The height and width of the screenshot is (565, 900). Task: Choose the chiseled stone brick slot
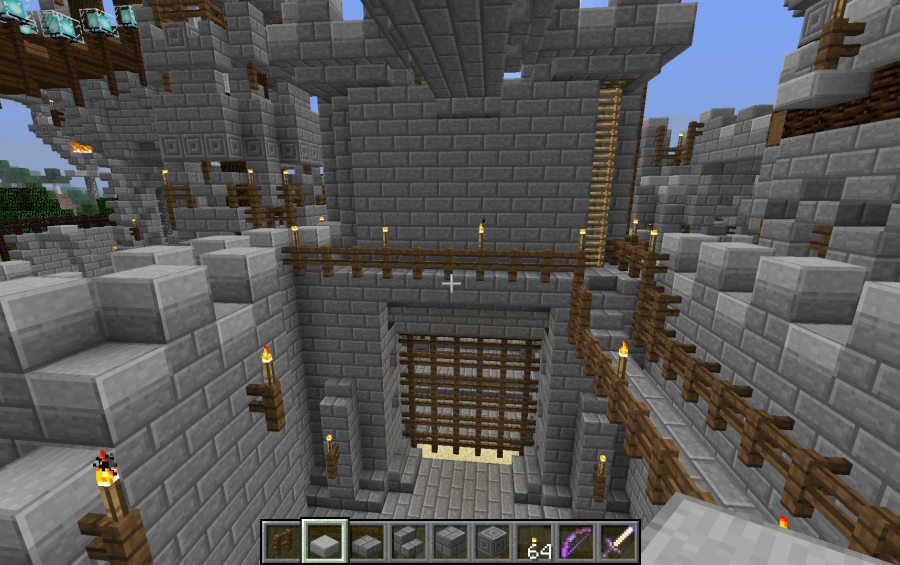pos(492,541)
